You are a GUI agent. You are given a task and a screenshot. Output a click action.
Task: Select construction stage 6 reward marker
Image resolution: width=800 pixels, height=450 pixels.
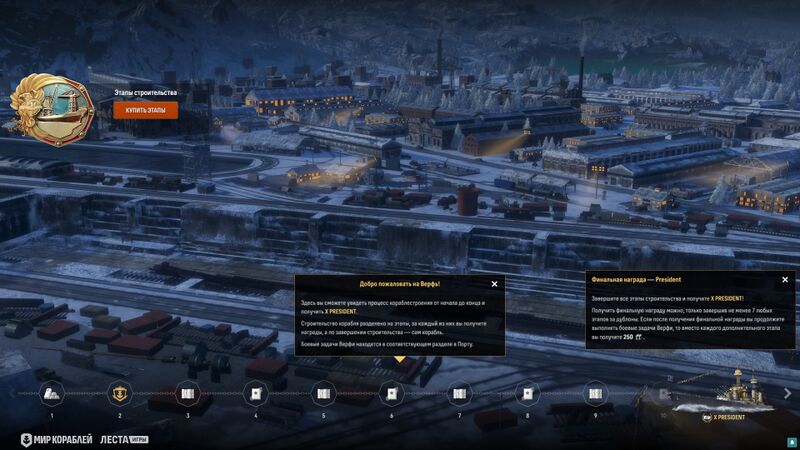tap(392, 393)
